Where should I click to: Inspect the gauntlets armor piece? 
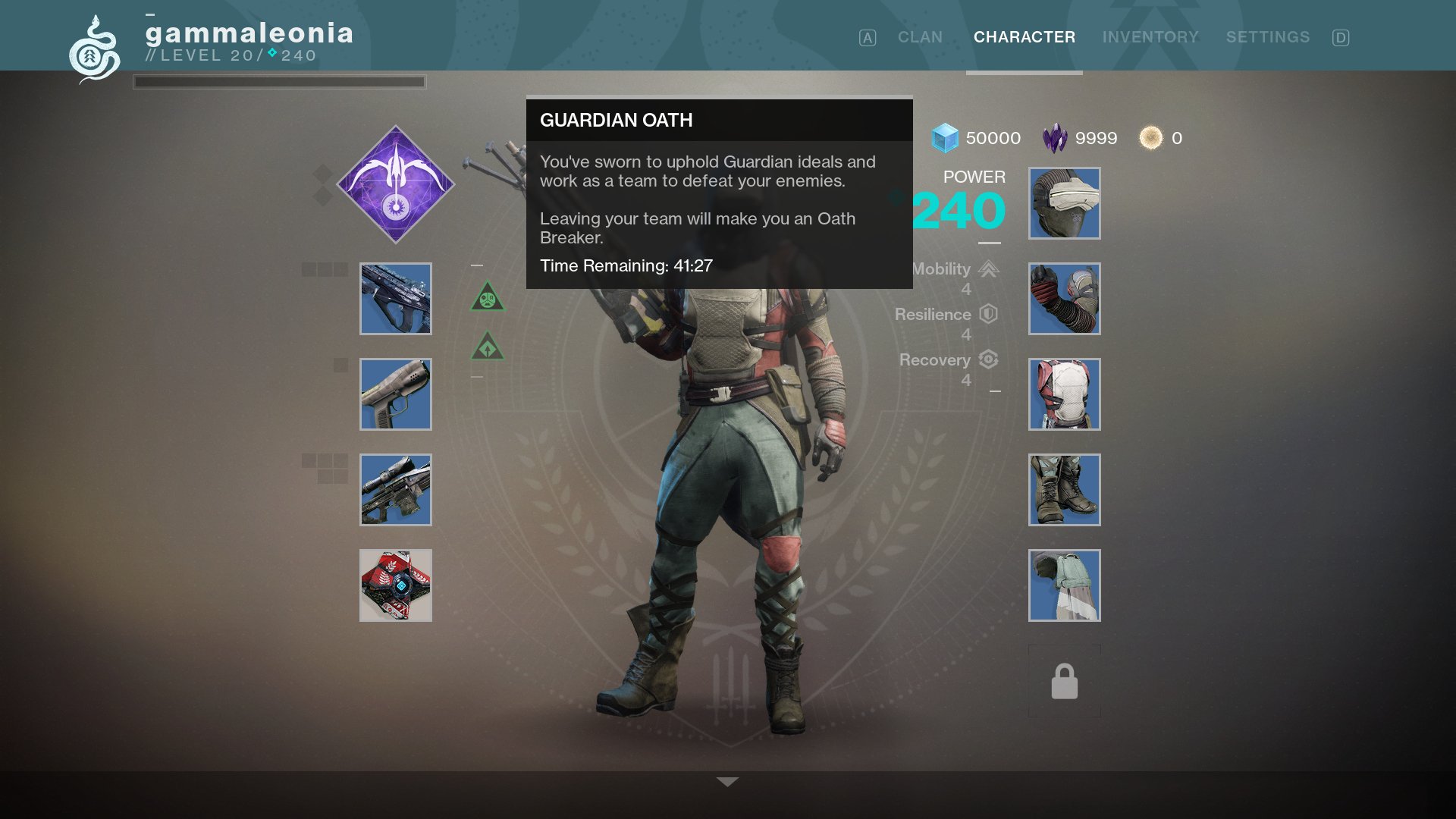click(x=1064, y=298)
